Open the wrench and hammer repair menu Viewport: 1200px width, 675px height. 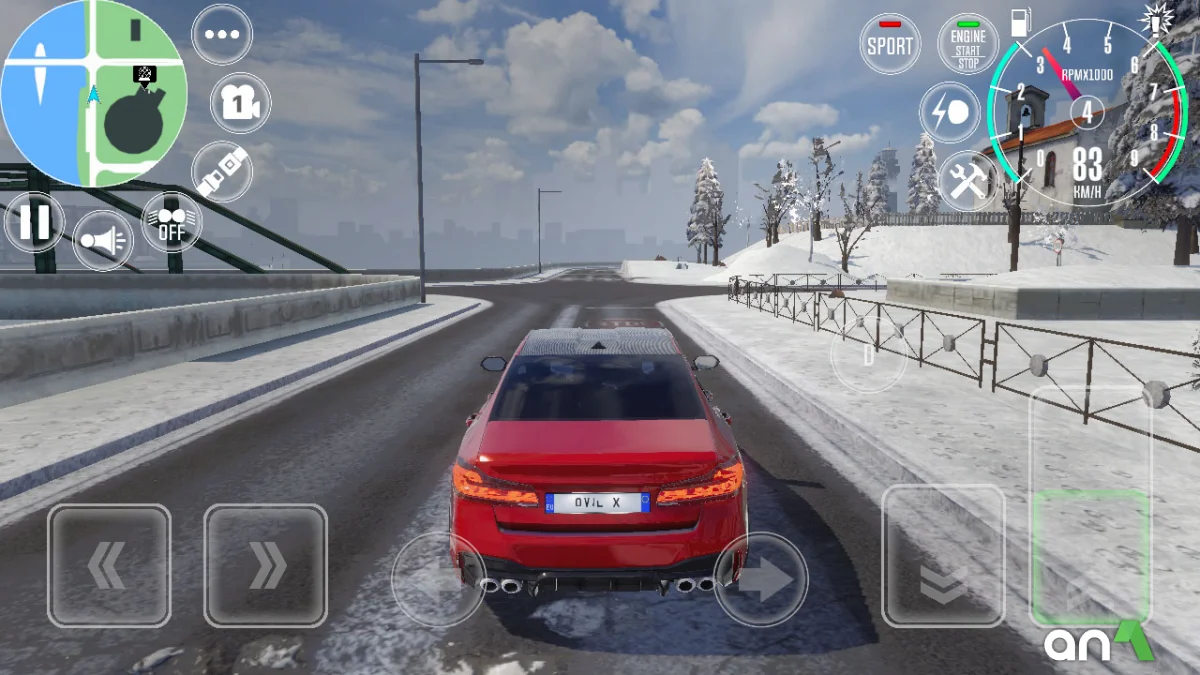point(968,180)
